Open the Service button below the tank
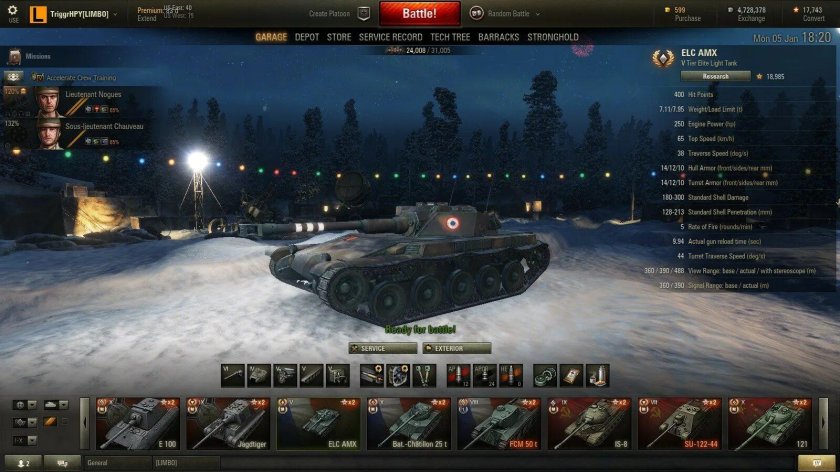 (x=383, y=348)
